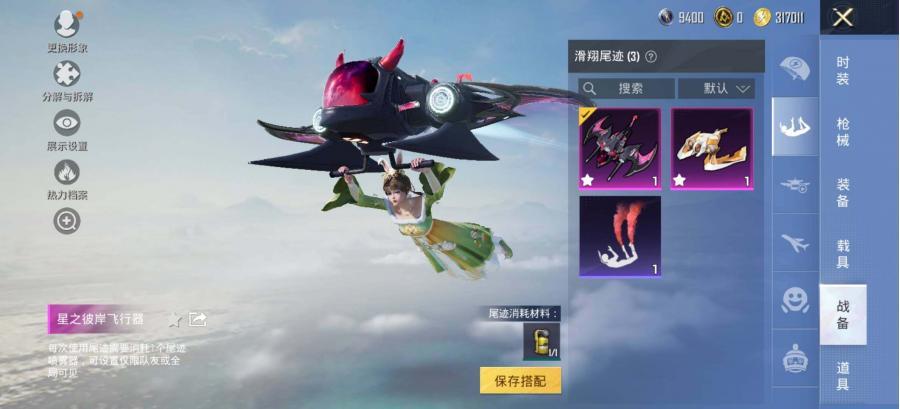Choose the 战备 tab
The image size is (900, 409).
[x=842, y=314]
